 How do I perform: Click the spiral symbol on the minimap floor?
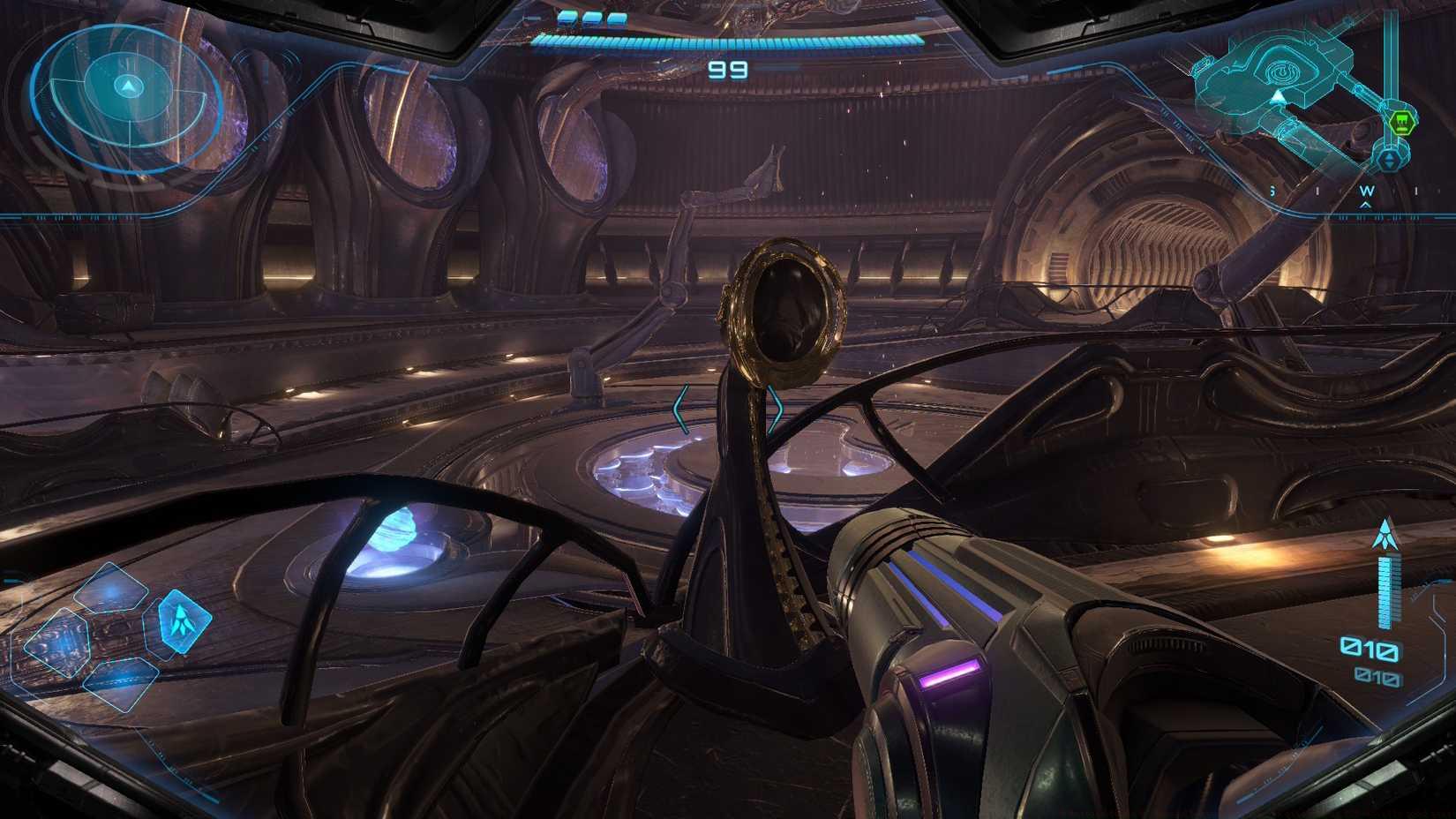[x=1281, y=72]
